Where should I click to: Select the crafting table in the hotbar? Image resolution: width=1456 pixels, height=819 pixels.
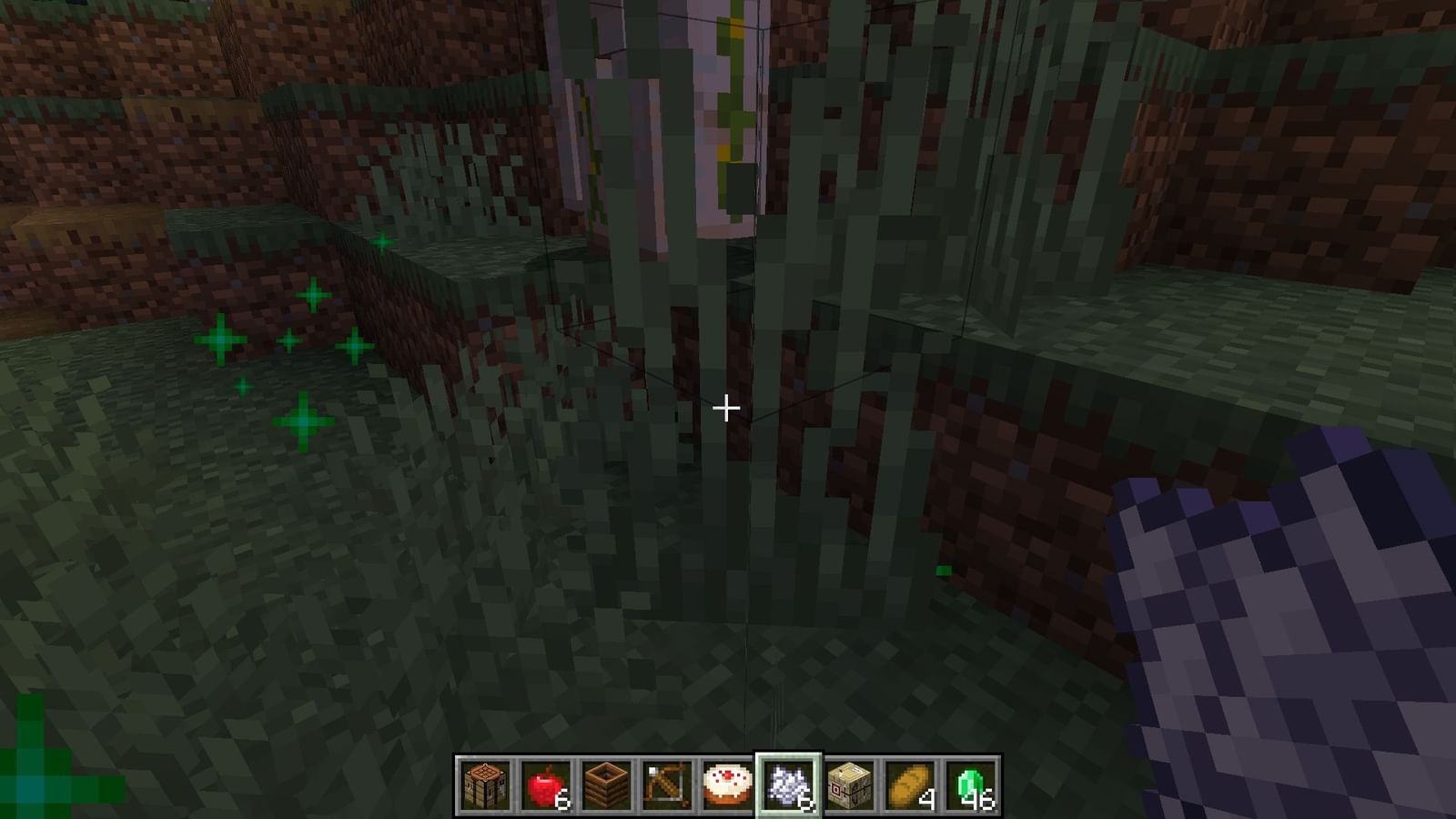click(483, 784)
